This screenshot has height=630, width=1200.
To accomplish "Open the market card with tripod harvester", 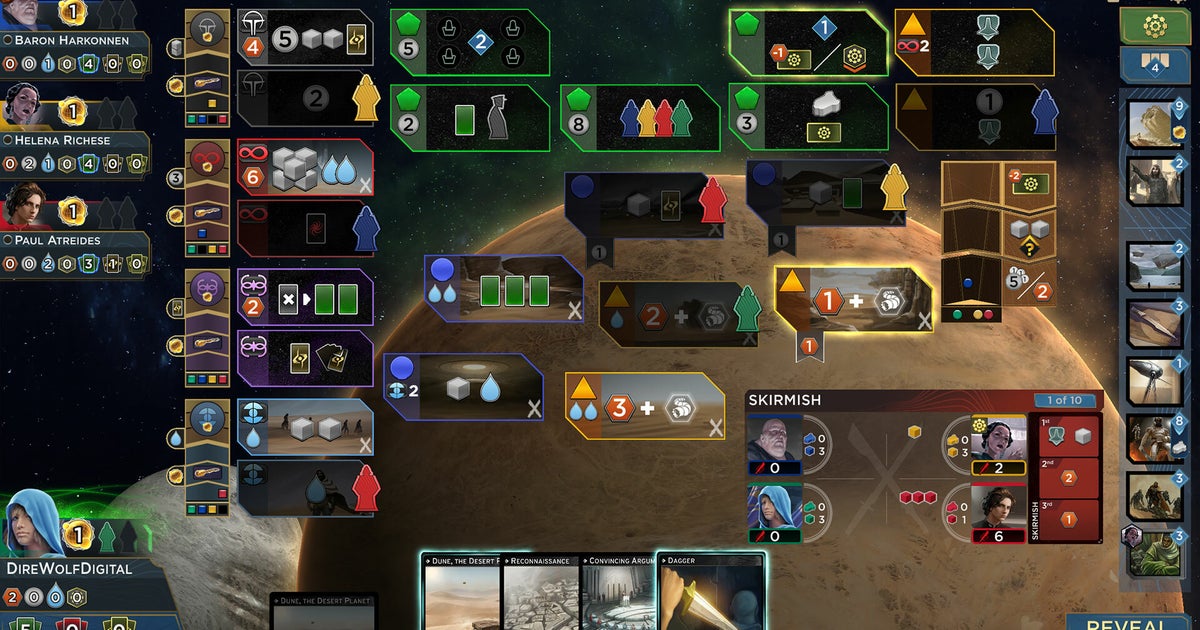I will point(1155,381).
